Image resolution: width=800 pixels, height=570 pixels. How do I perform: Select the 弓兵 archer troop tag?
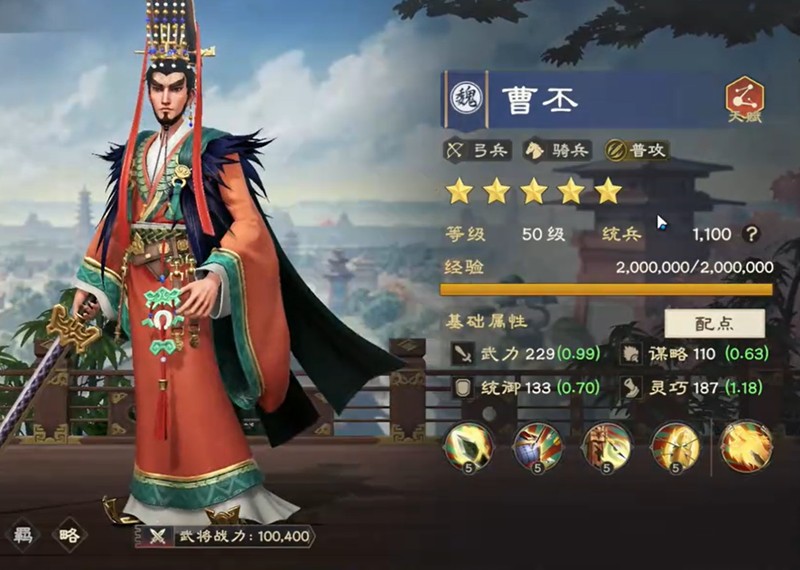pos(478,151)
